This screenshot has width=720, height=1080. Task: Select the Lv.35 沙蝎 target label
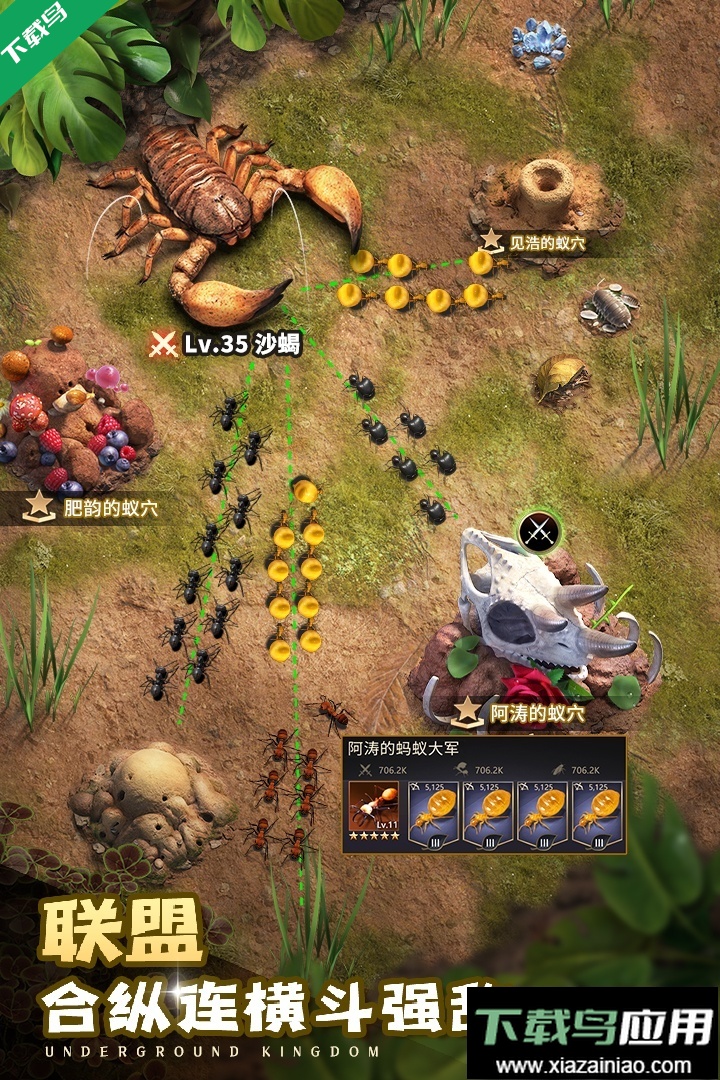(225, 345)
